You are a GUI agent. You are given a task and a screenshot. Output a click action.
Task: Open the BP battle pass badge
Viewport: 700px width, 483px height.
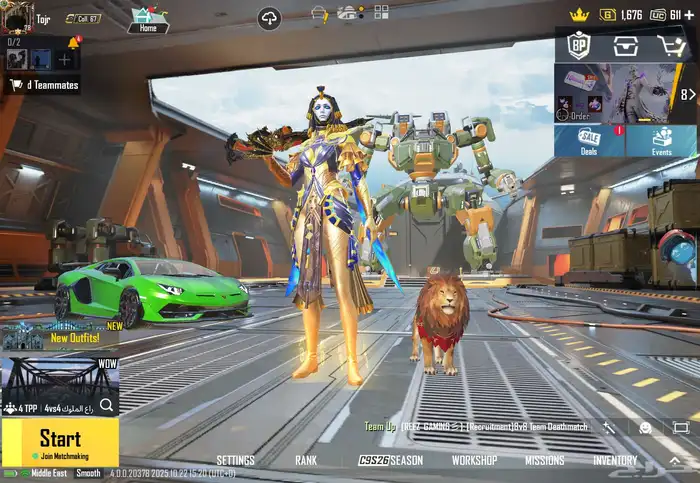pos(579,45)
